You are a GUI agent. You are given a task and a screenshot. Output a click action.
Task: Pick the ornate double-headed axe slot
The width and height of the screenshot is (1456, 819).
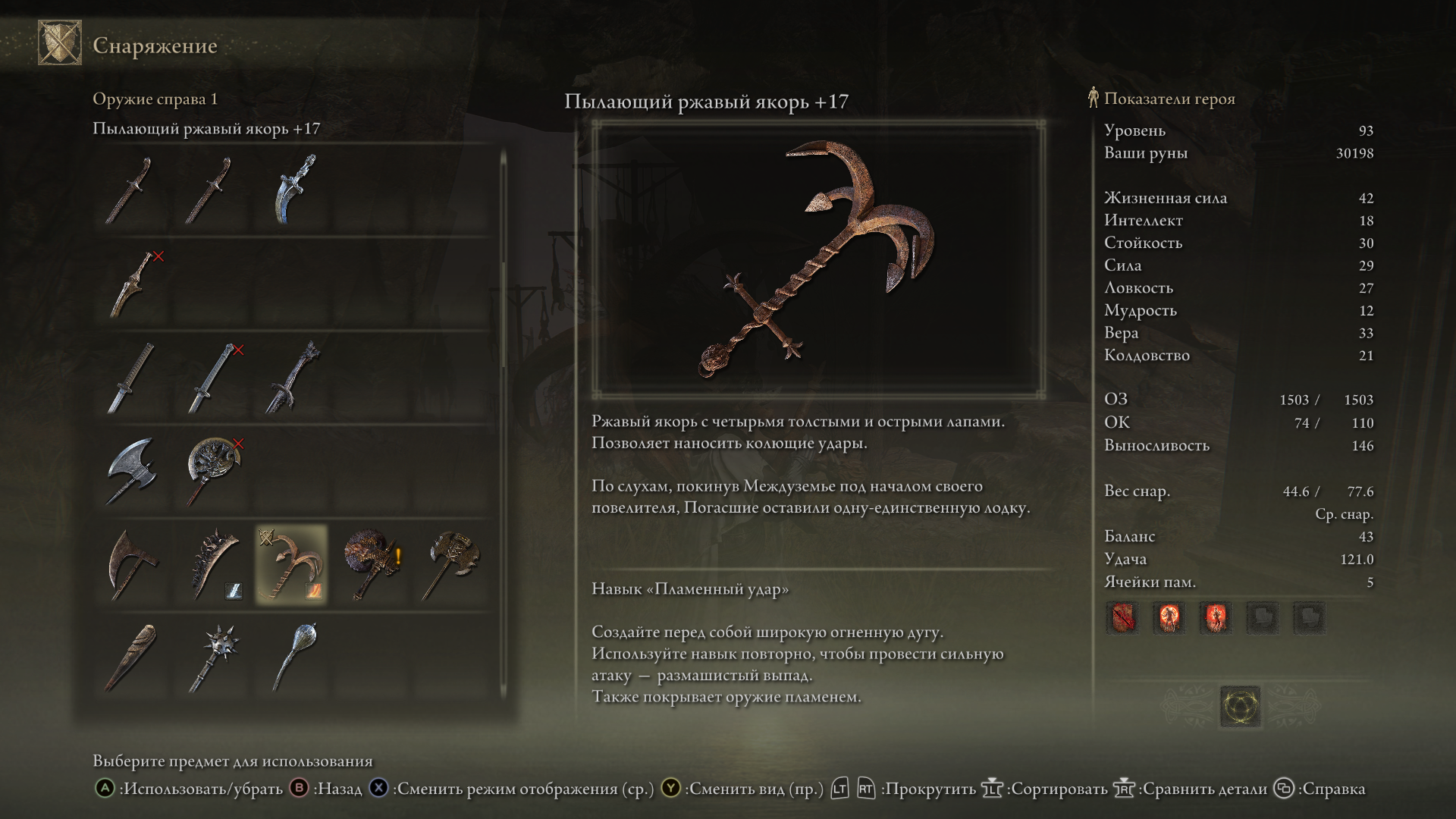tap(452, 565)
